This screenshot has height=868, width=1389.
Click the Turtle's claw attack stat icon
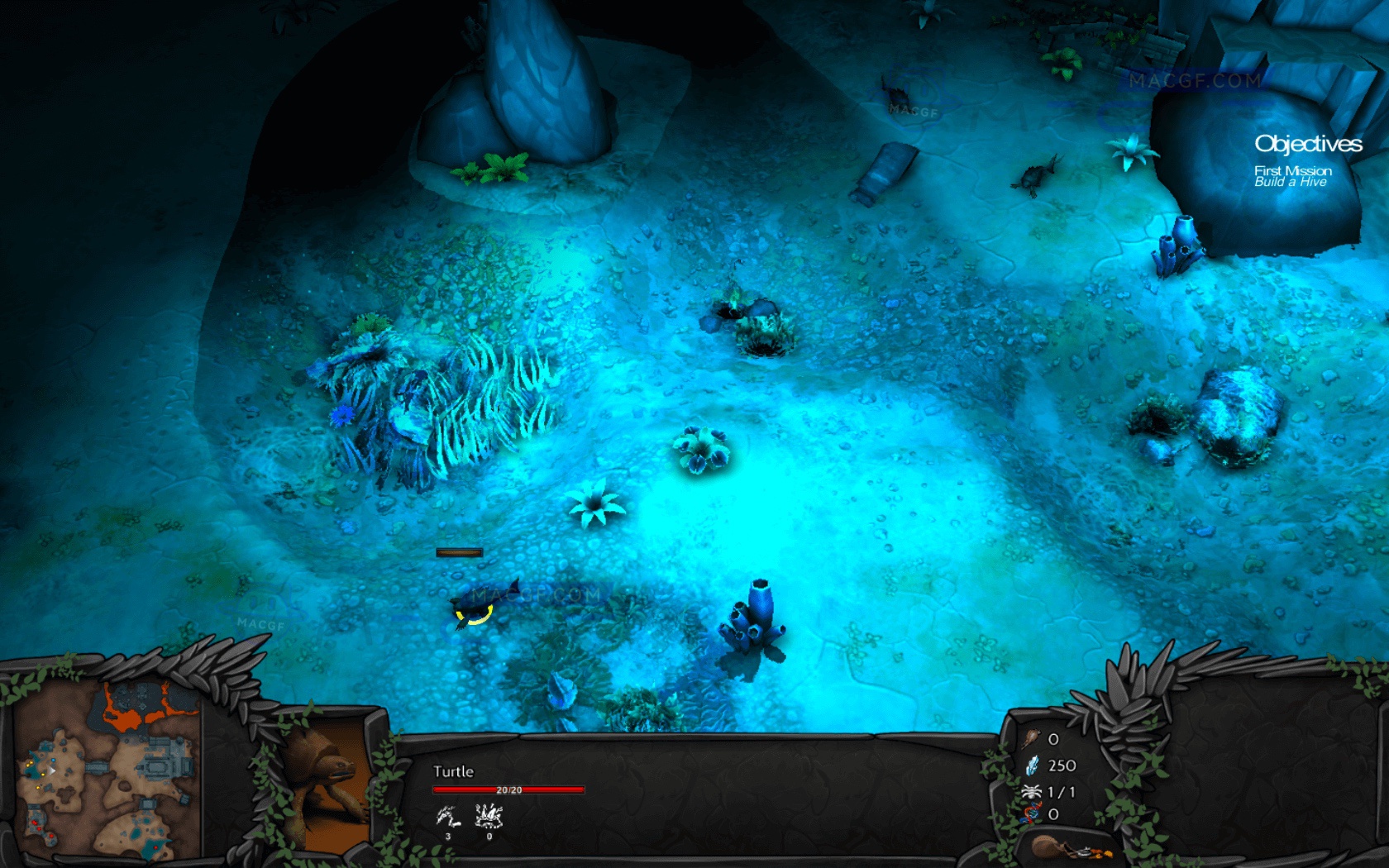(x=448, y=818)
